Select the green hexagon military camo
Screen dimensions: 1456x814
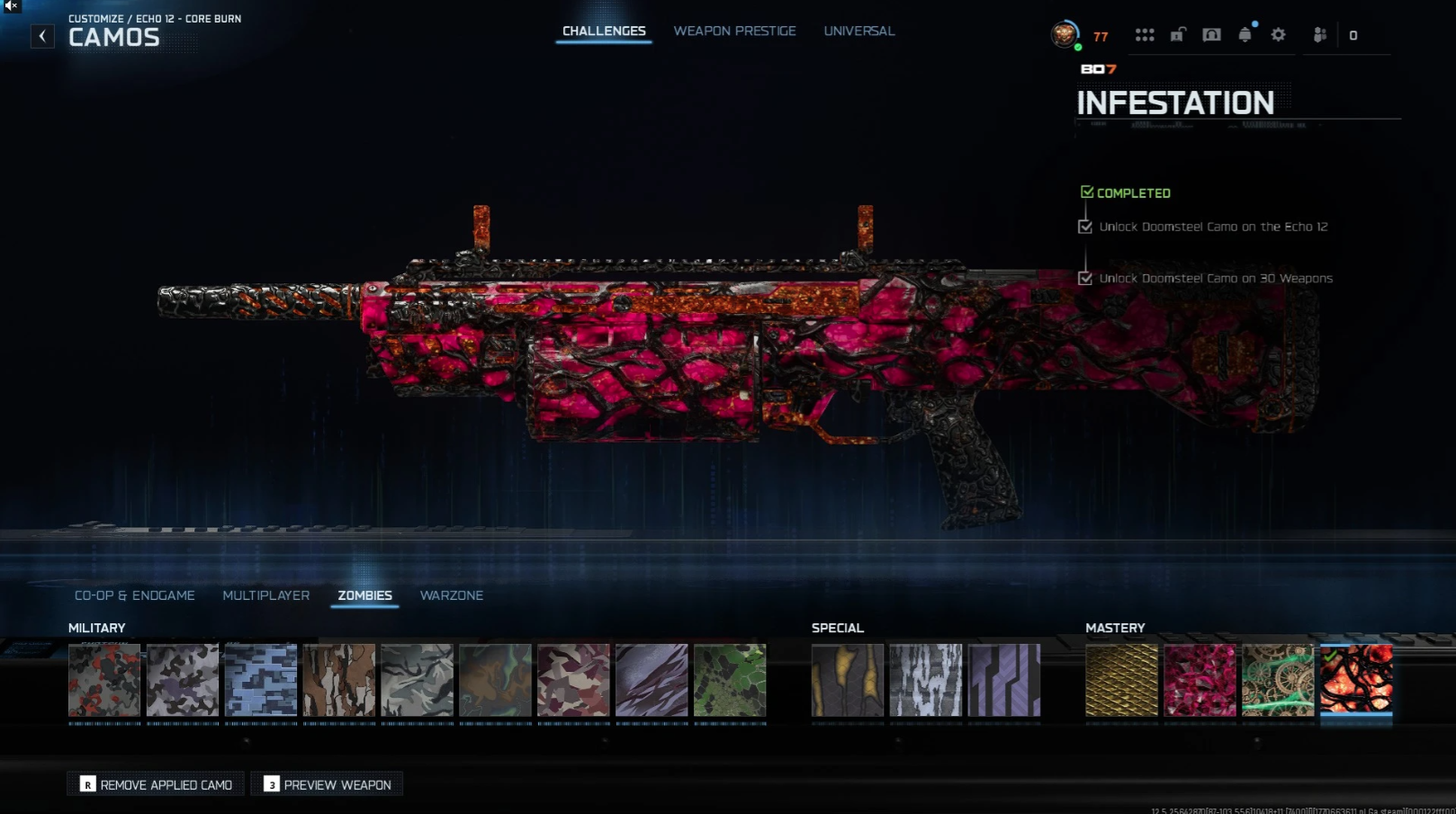(x=730, y=680)
